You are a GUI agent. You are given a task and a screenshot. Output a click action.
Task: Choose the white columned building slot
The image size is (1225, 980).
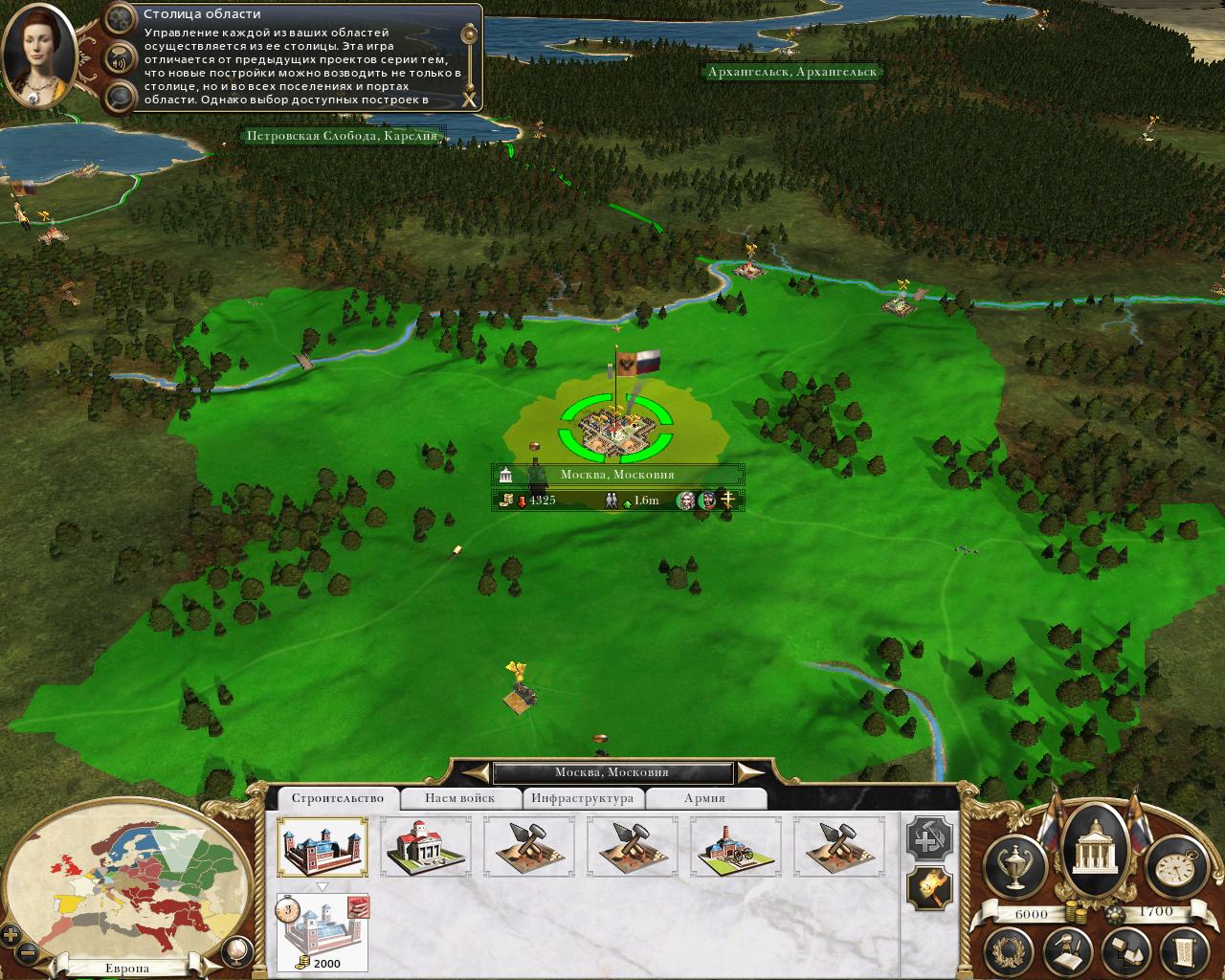point(425,847)
